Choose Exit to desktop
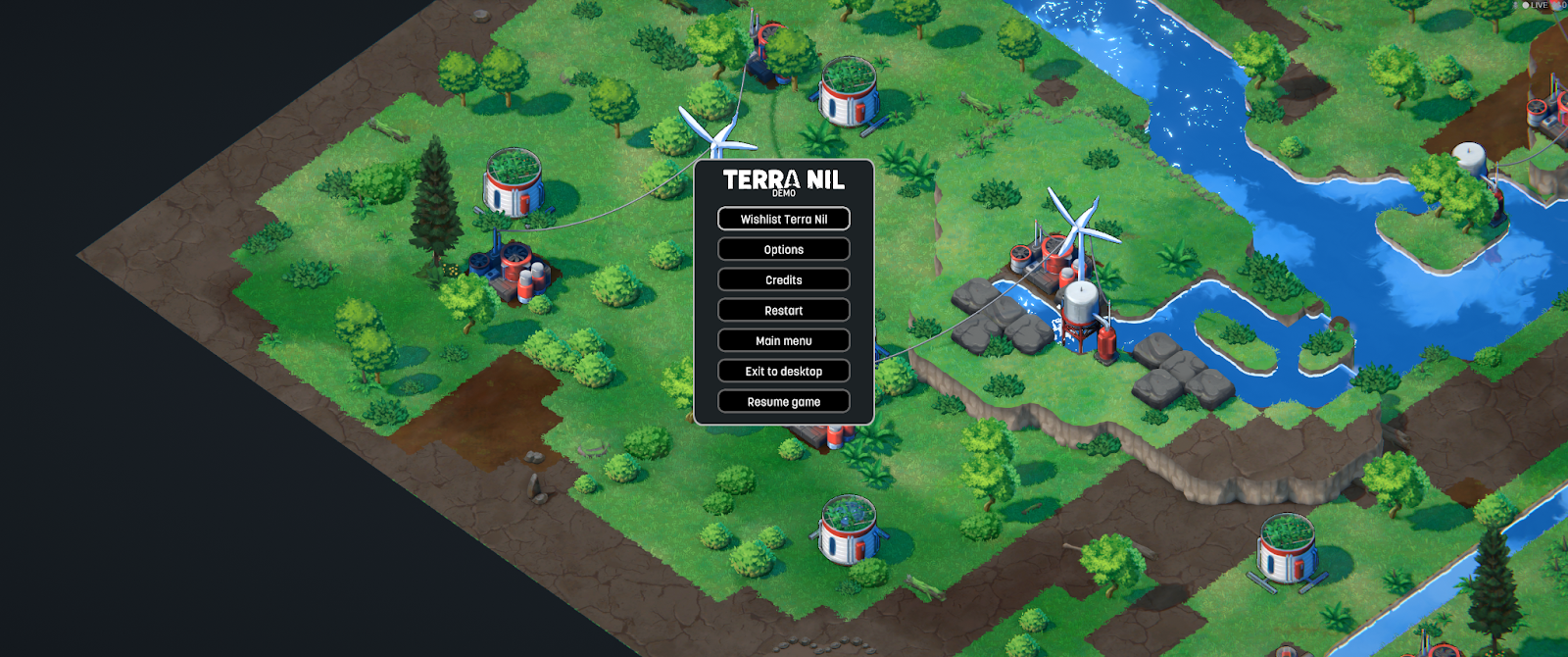 pyautogui.click(x=783, y=371)
